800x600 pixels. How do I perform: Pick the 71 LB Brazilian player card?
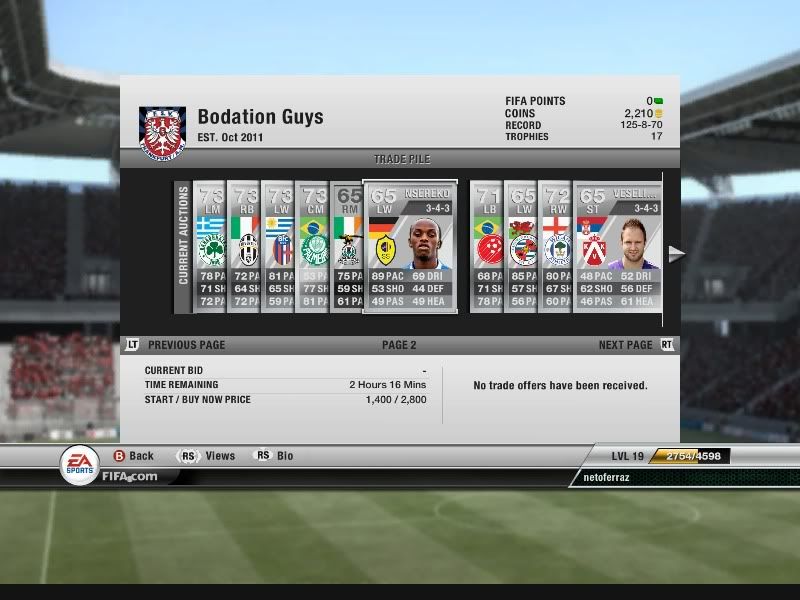[487, 247]
